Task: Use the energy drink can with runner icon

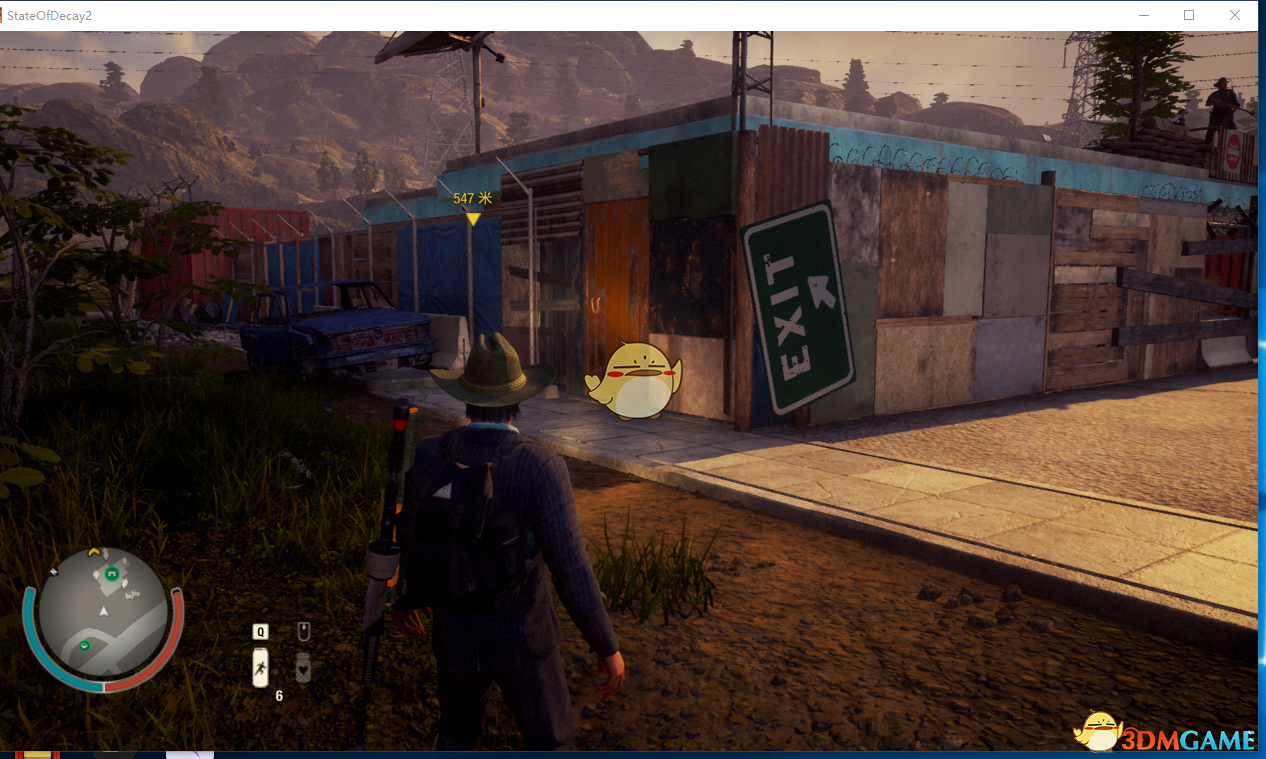Action: point(260,667)
